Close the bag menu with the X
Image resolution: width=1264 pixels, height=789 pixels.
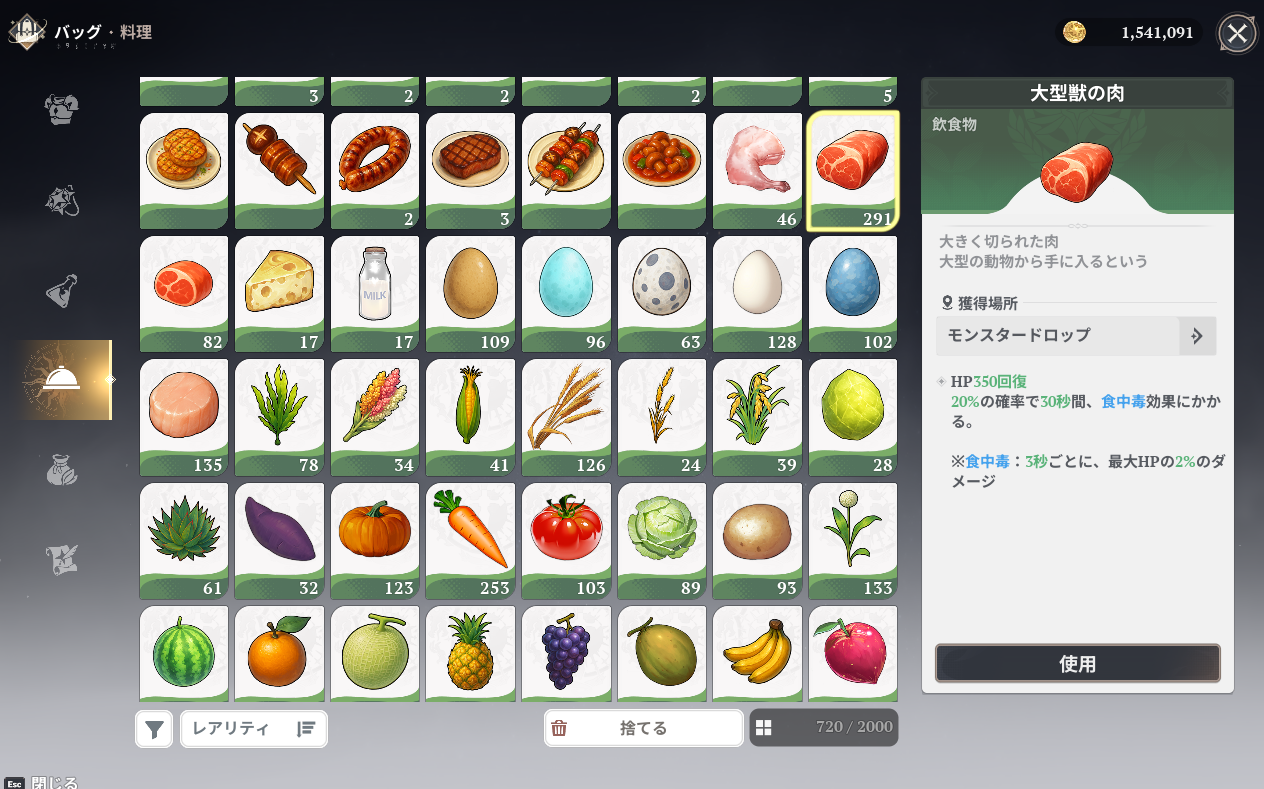pyautogui.click(x=1237, y=34)
